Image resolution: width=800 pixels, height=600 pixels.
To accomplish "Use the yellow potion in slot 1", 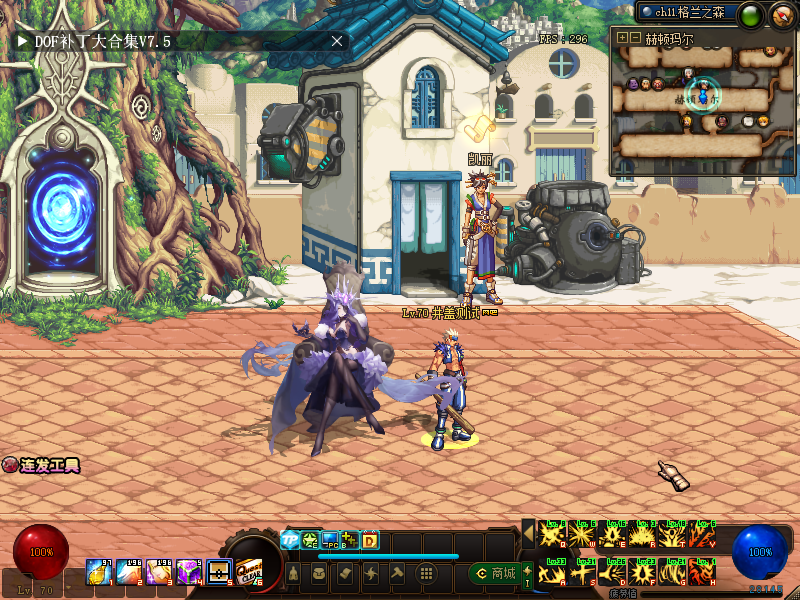I will pyautogui.click(x=100, y=572).
